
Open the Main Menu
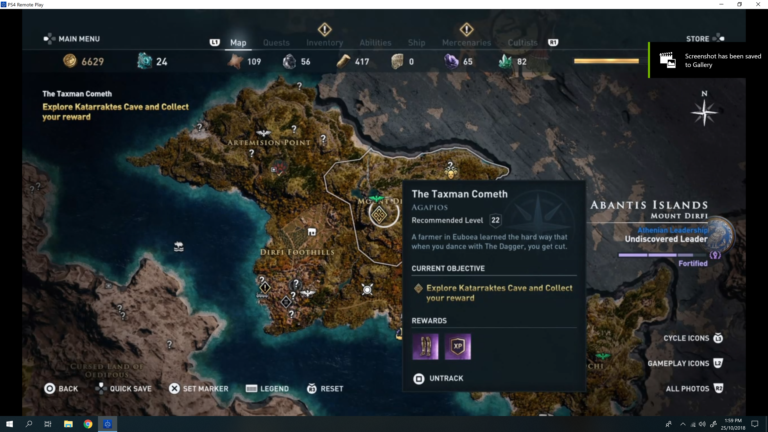(72, 39)
